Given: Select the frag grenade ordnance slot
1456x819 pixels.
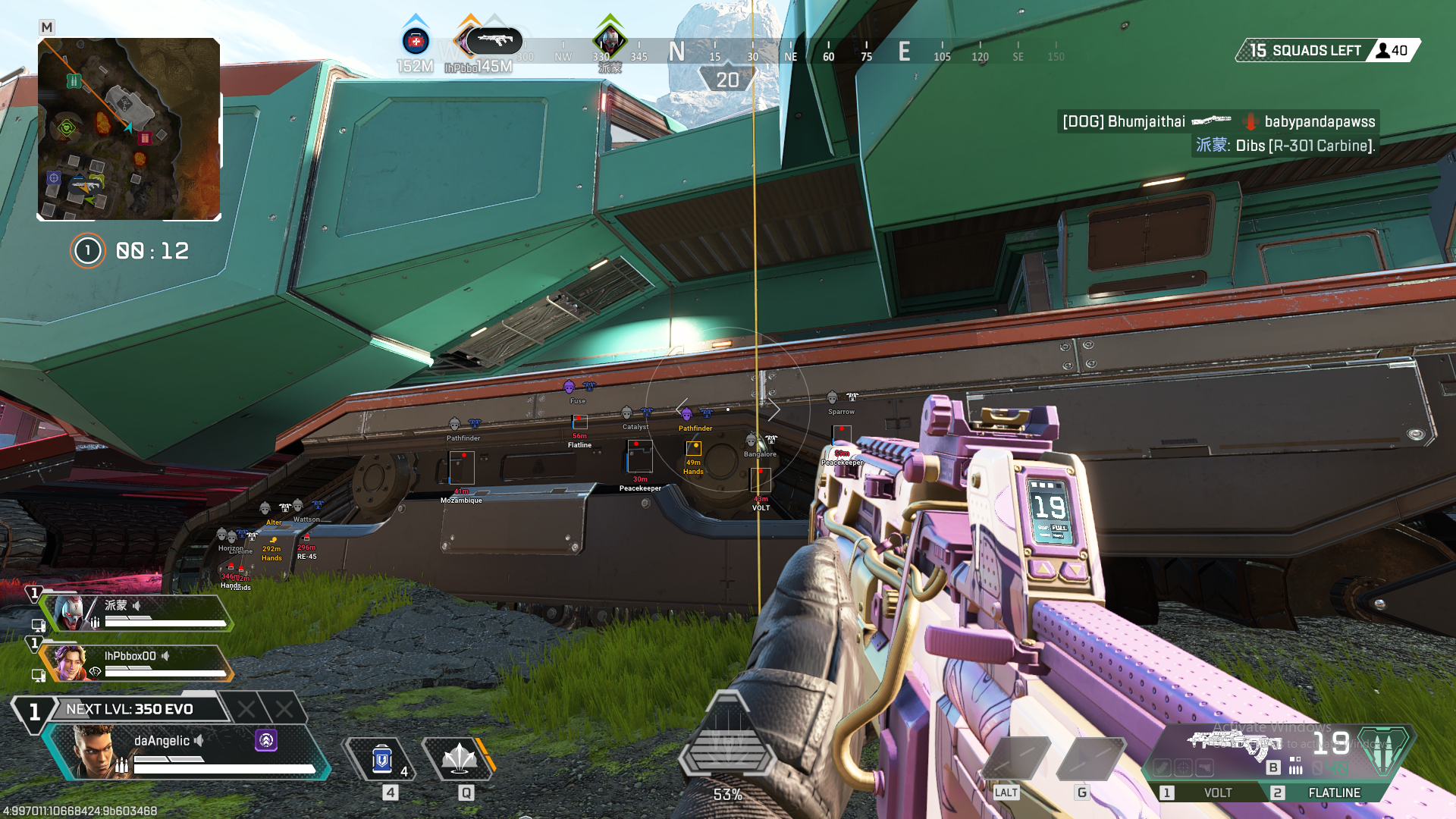Looking at the screenshot, I should click(x=1090, y=758).
